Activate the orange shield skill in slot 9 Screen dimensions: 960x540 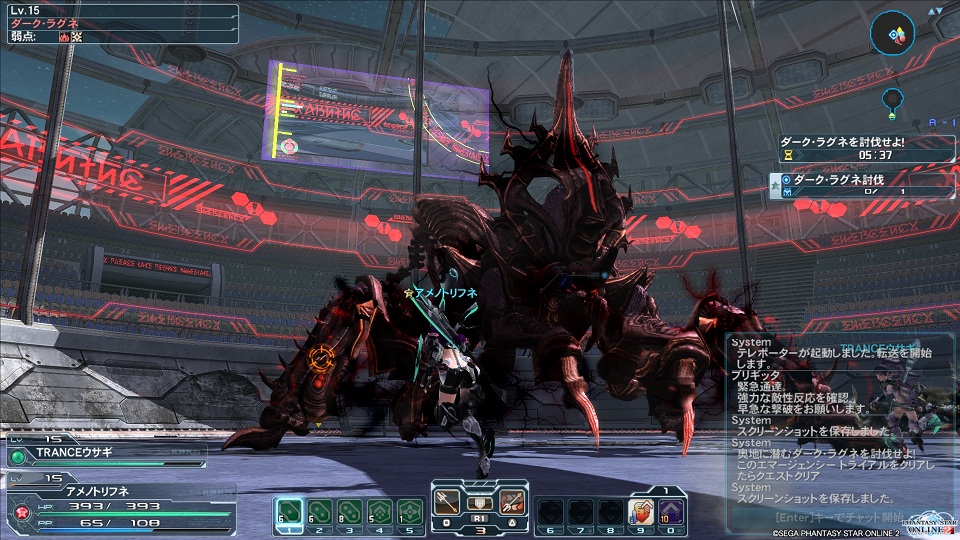pos(639,512)
